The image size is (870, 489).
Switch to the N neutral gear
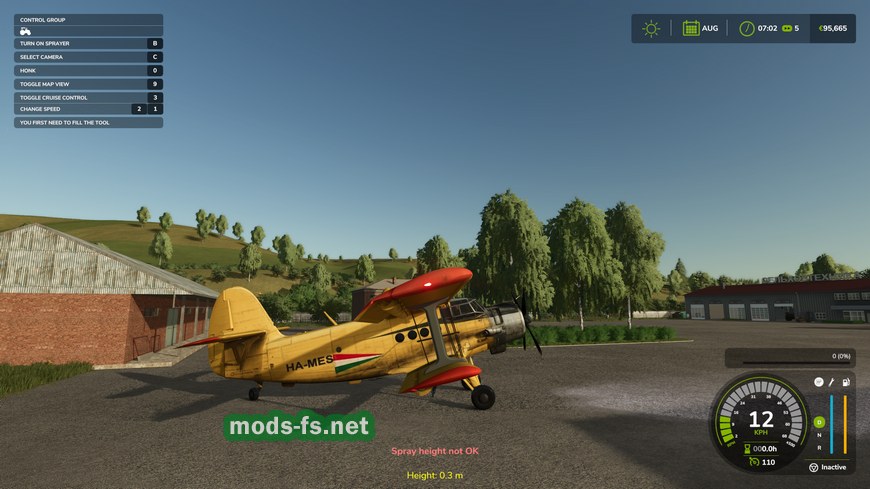(818, 435)
